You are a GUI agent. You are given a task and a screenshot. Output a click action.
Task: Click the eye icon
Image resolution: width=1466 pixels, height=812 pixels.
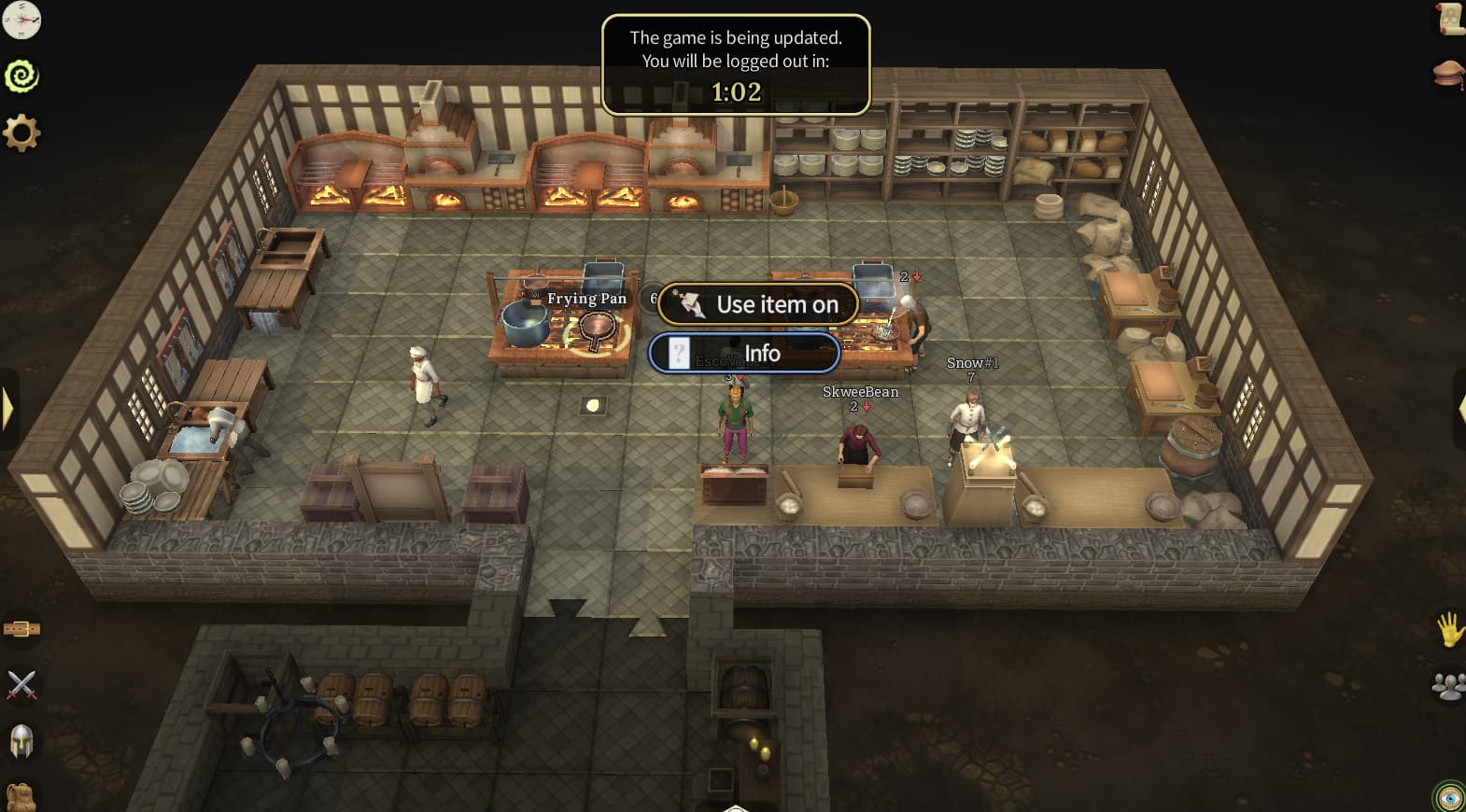pos(1448,797)
